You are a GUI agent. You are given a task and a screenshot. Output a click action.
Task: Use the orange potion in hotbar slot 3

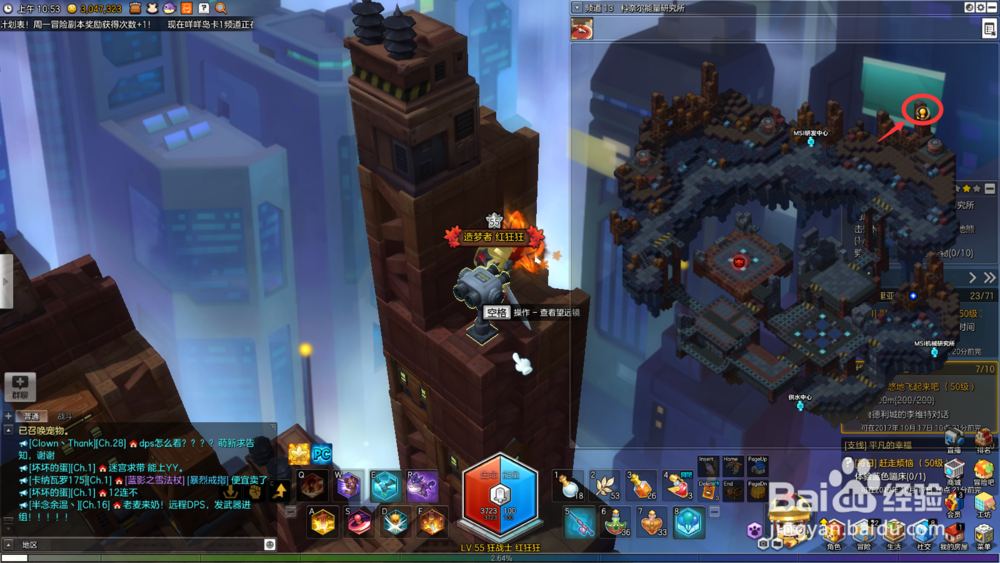coord(646,486)
